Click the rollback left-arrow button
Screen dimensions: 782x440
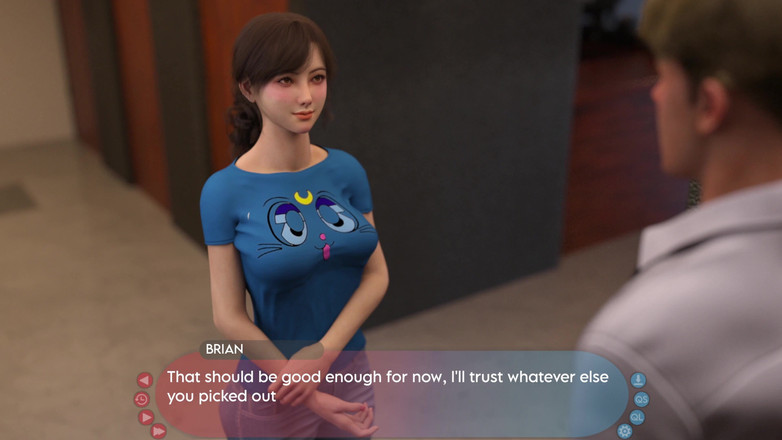pyautogui.click(x=144, y=380)
